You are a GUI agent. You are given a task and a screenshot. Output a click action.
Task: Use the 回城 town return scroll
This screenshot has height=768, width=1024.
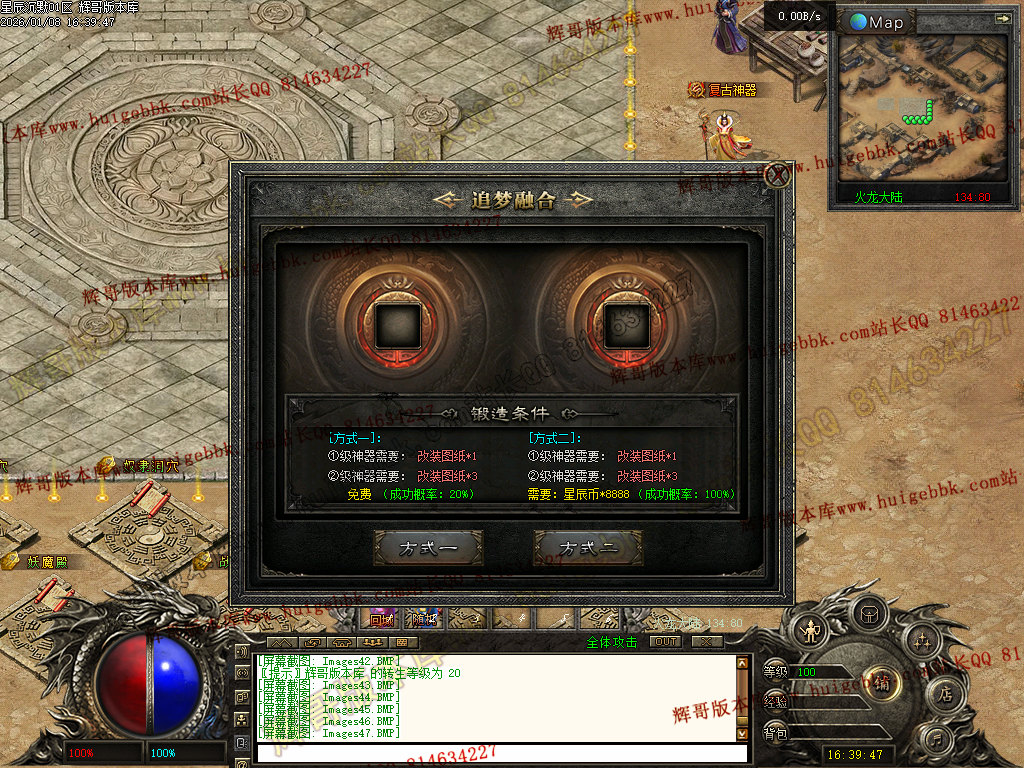(382, 620)
